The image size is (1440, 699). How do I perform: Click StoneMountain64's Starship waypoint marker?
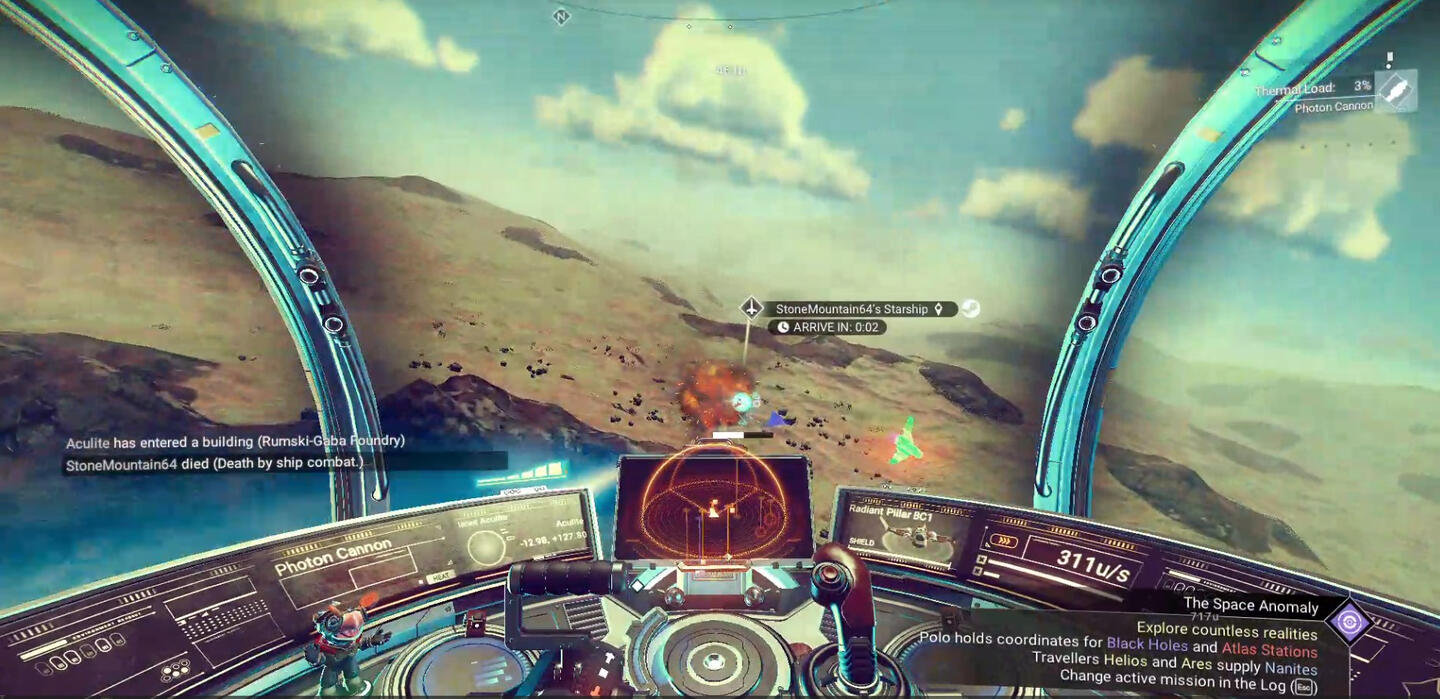[752, 308]
